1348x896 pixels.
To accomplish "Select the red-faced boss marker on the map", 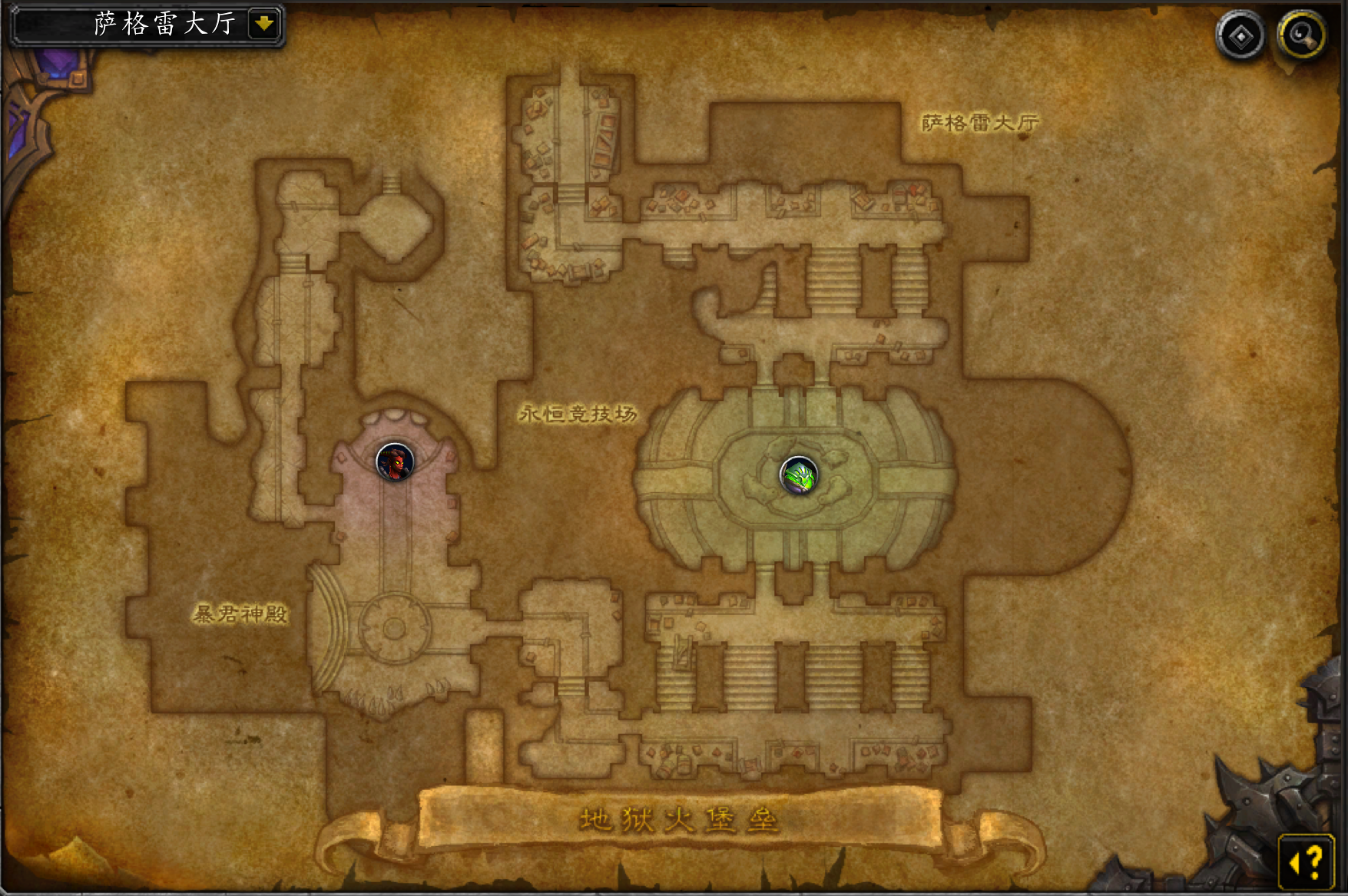I will click(x=395, y=461).
